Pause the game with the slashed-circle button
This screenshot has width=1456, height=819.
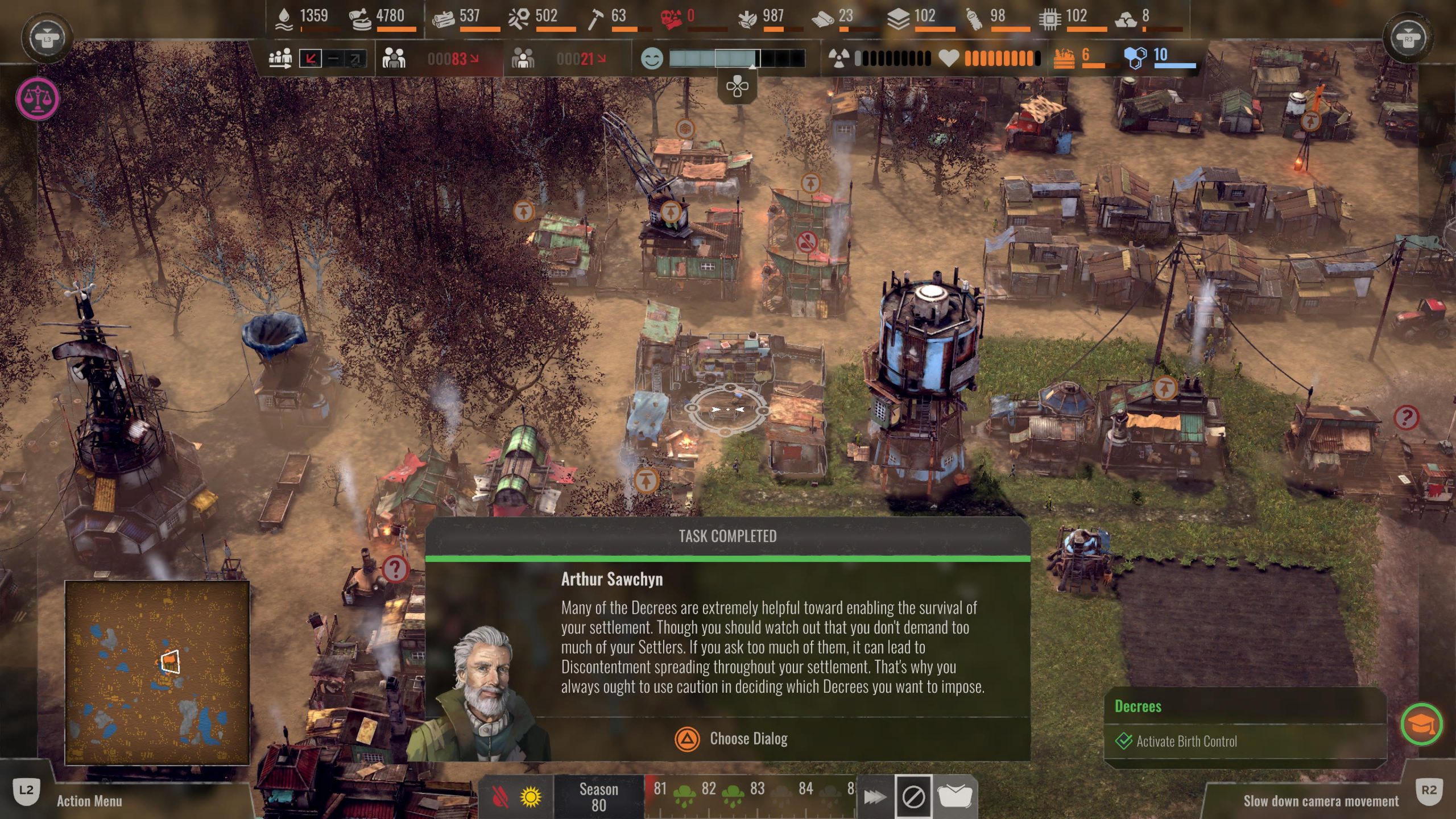(913, 797)
